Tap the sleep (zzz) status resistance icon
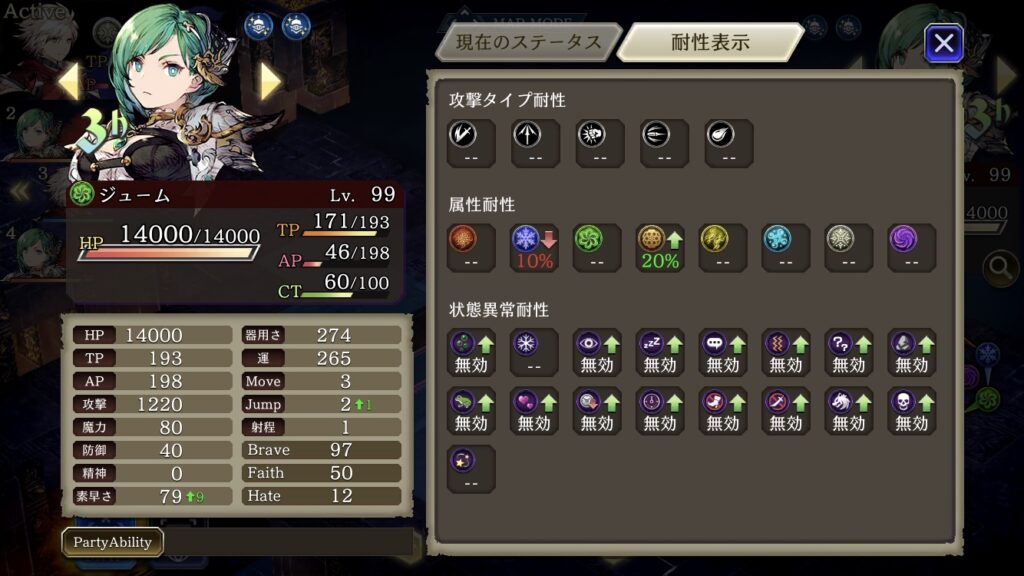1024x576 pixels. click(x=660, y=352)
